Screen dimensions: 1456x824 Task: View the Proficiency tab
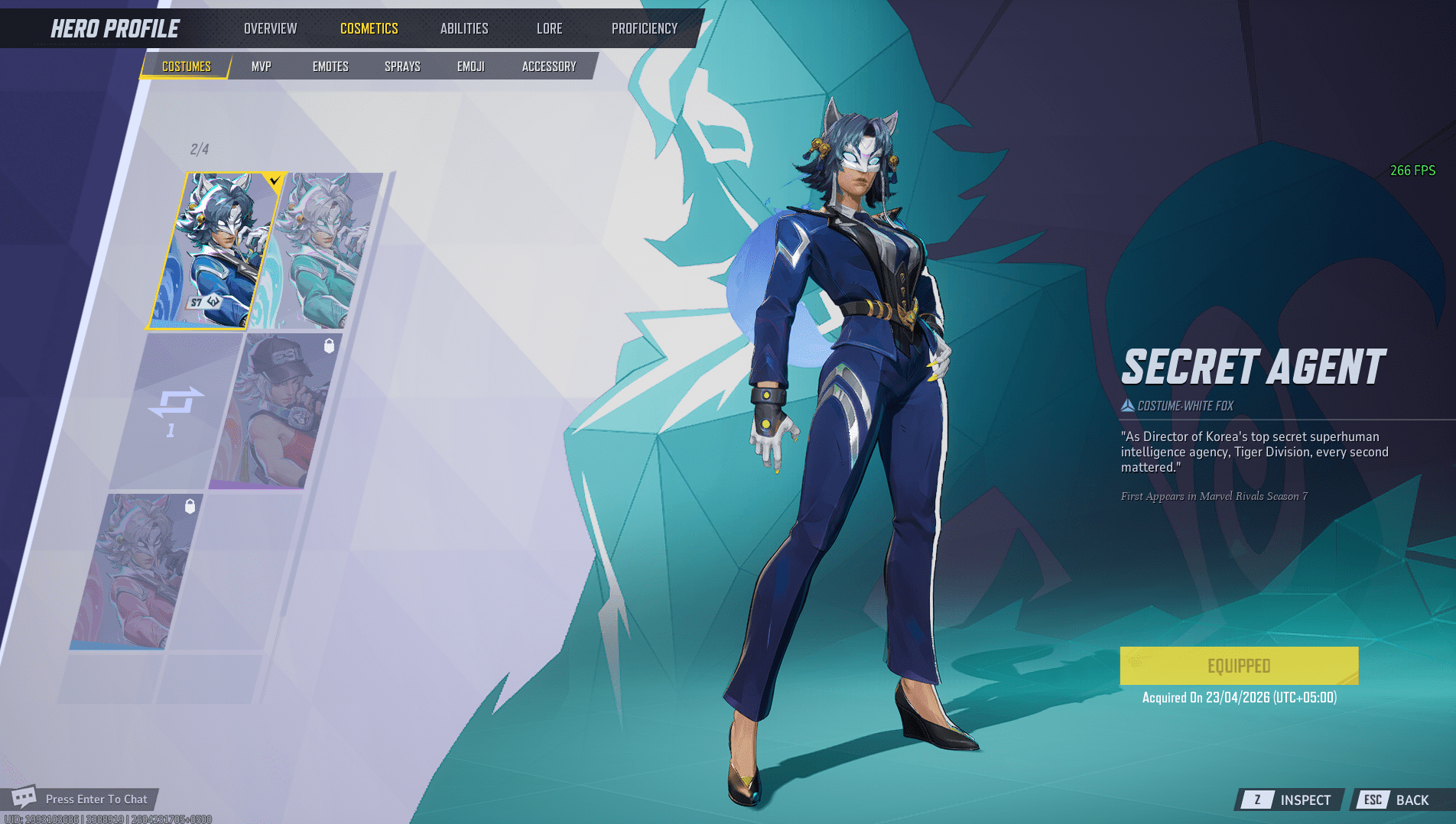643,28
